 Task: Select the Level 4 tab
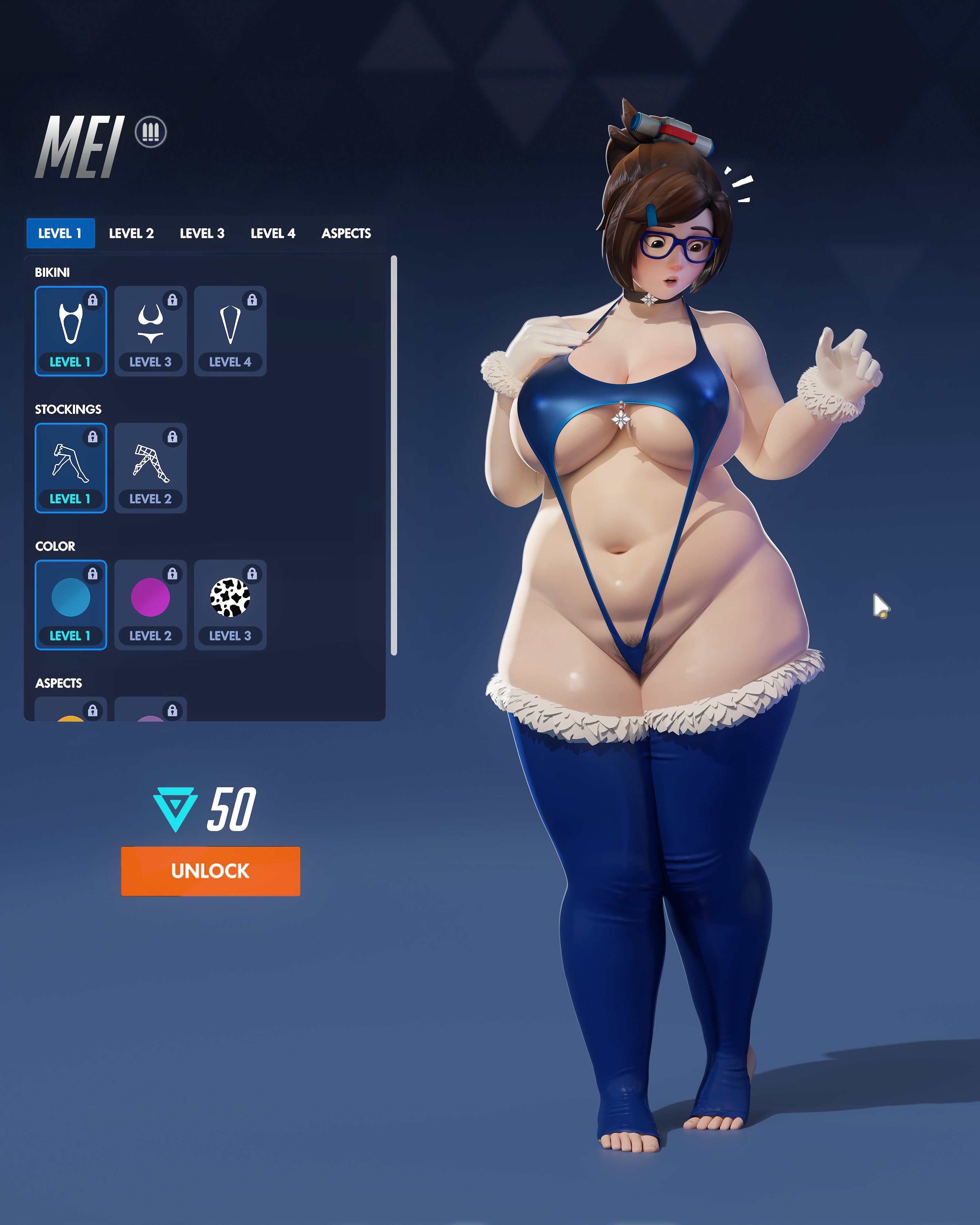[273, 233]
